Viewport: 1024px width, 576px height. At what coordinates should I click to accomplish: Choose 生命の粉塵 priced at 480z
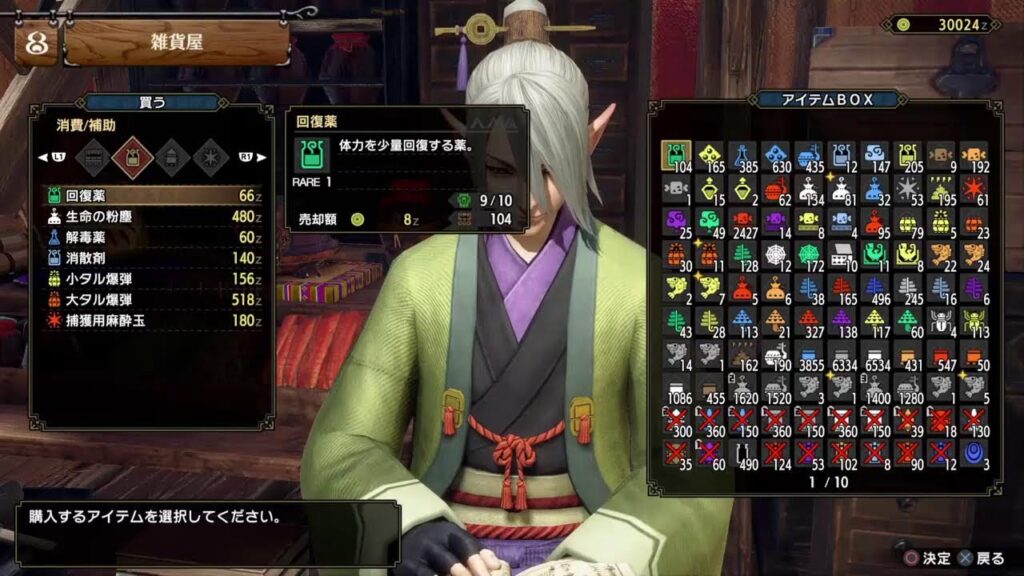tap(150, 216)
